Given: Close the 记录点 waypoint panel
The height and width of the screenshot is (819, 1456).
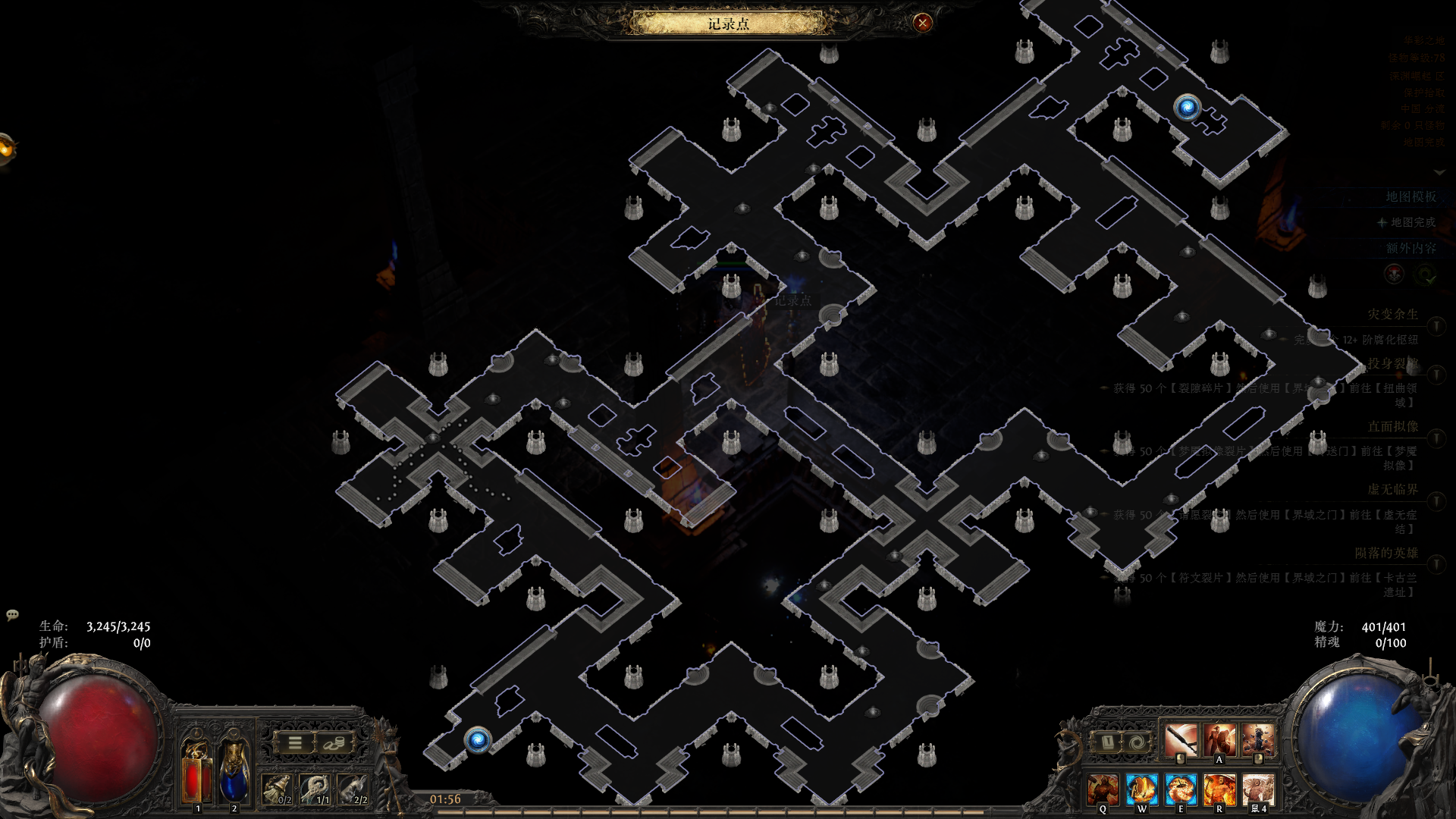Looking at the screenshot, I should point(922,23).
